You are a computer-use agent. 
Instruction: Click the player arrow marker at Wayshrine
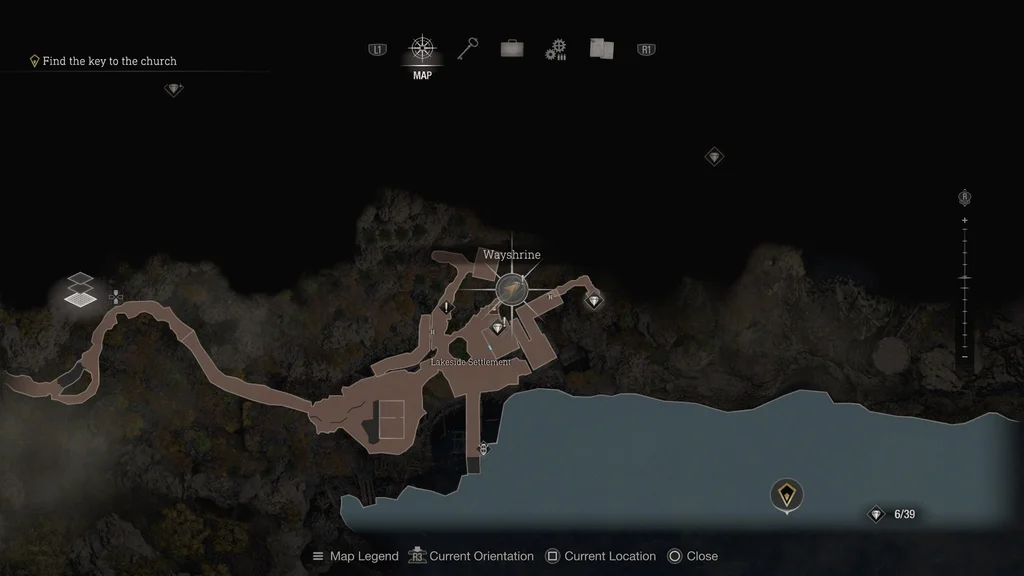(513, 289)
